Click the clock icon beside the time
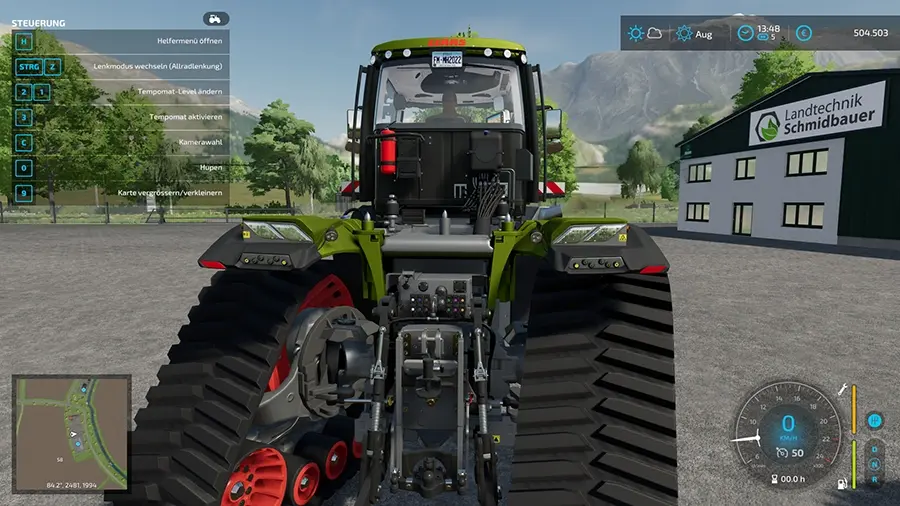 point(745,33)
